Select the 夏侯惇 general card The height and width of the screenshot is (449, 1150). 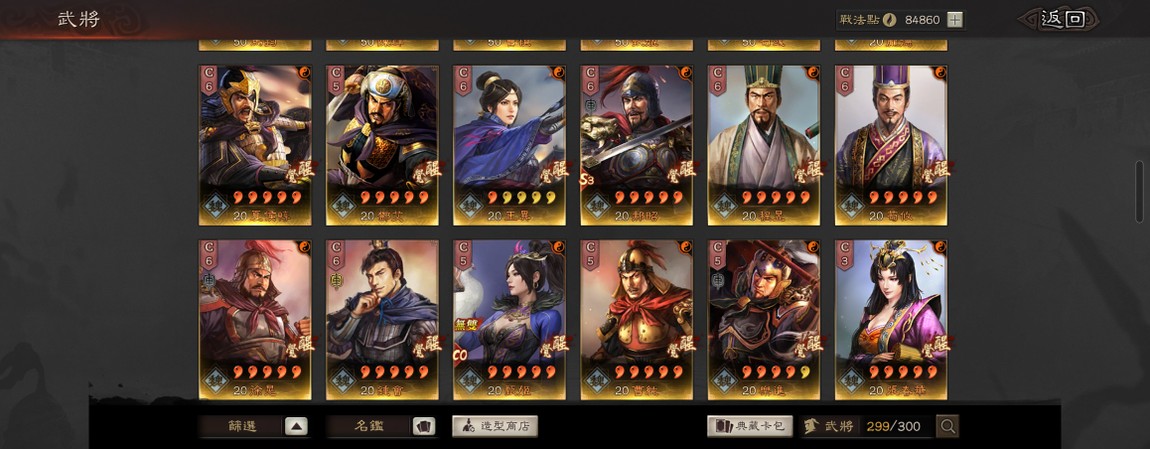tap(255, 145)
